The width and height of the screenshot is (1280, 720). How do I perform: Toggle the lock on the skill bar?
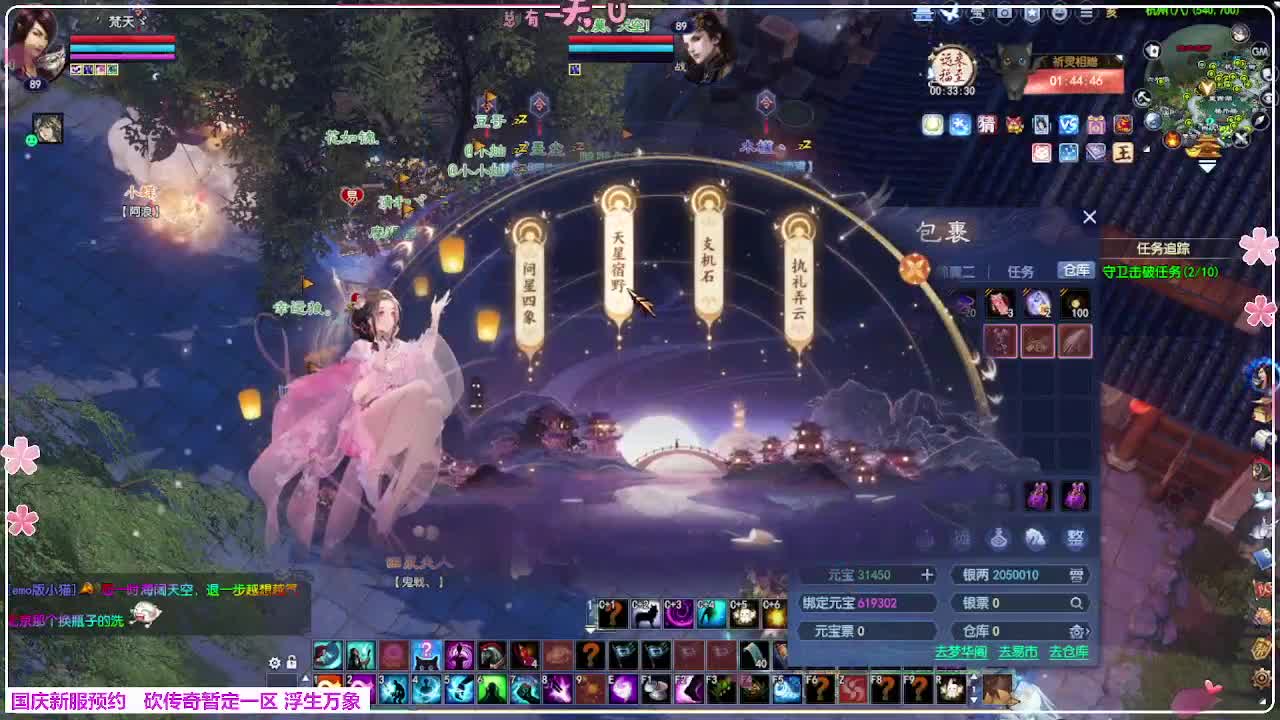291,662
